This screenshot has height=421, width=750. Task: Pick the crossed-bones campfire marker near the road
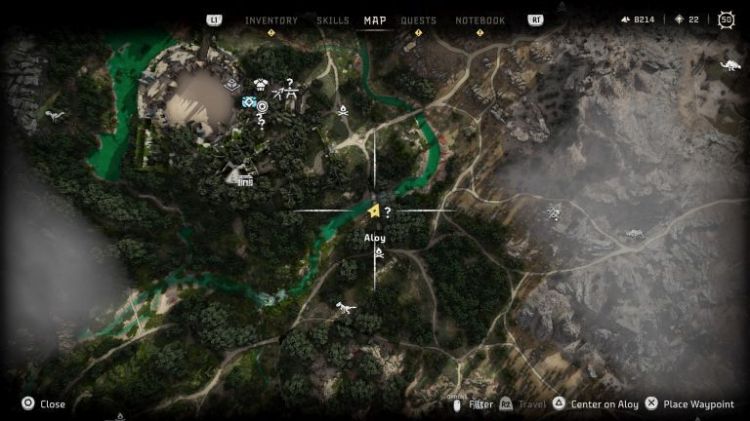pos(343,110)
